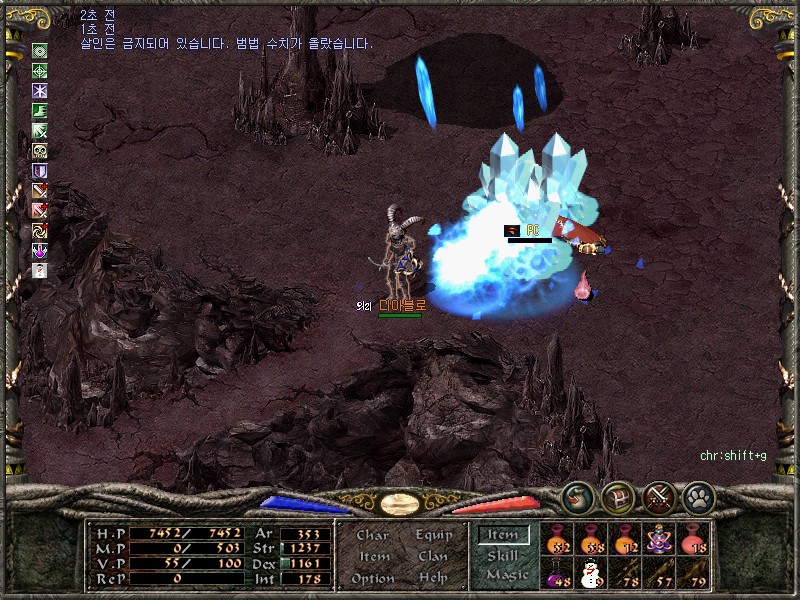Click the money bag round button
Screen dimensions: 800x600
pyautogui.click(x=578, y=497)
